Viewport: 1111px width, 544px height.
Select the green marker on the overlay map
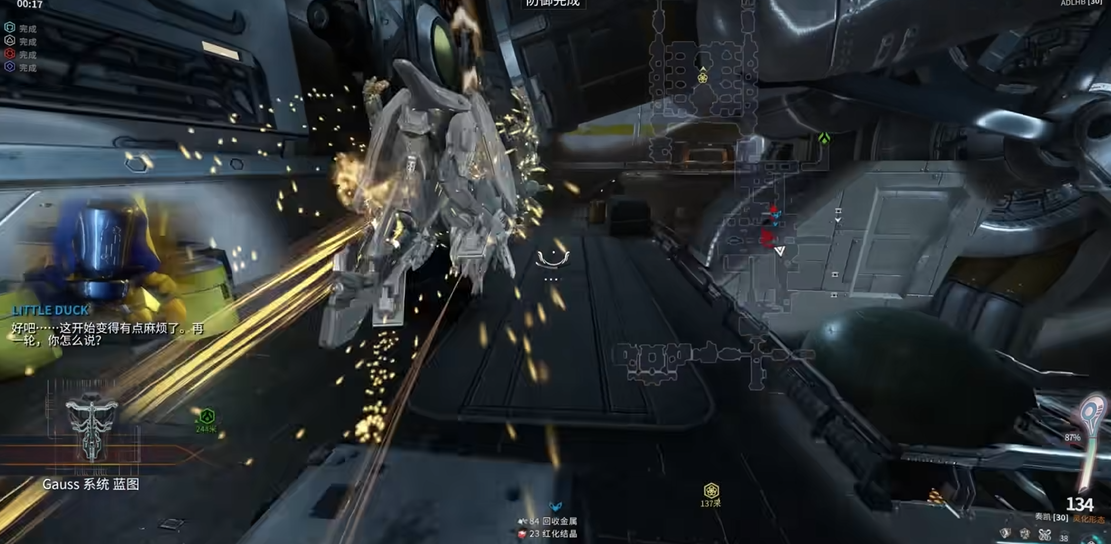pos(824,138)
